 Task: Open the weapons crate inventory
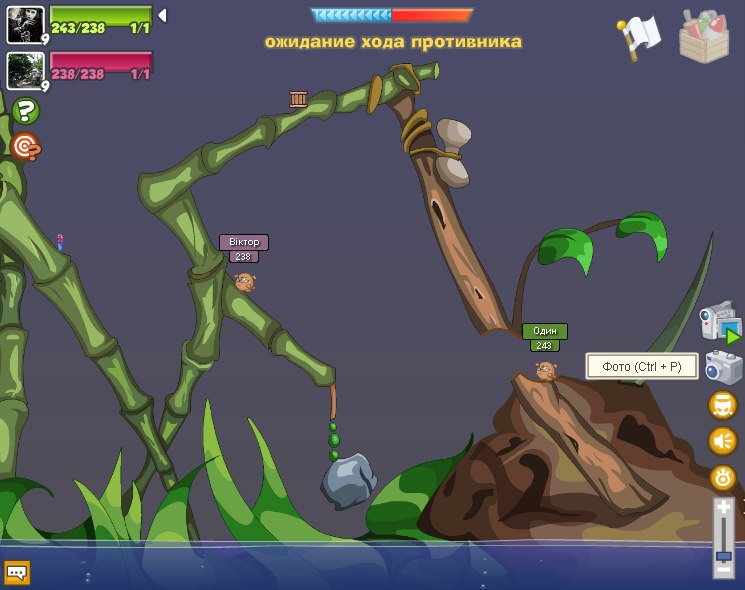pyautogui.click(x=703, y=36)
